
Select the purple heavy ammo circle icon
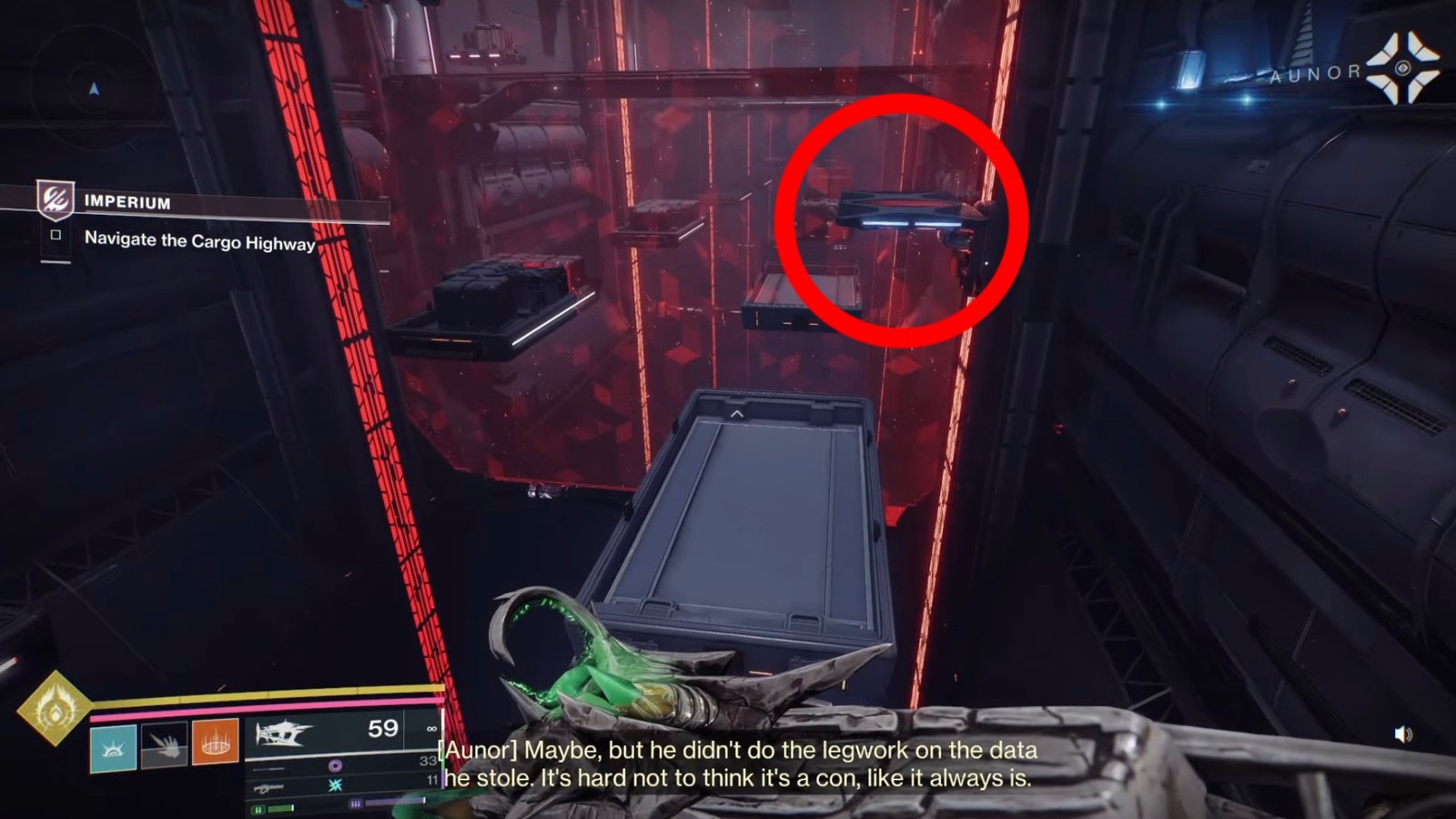(336, 766)
